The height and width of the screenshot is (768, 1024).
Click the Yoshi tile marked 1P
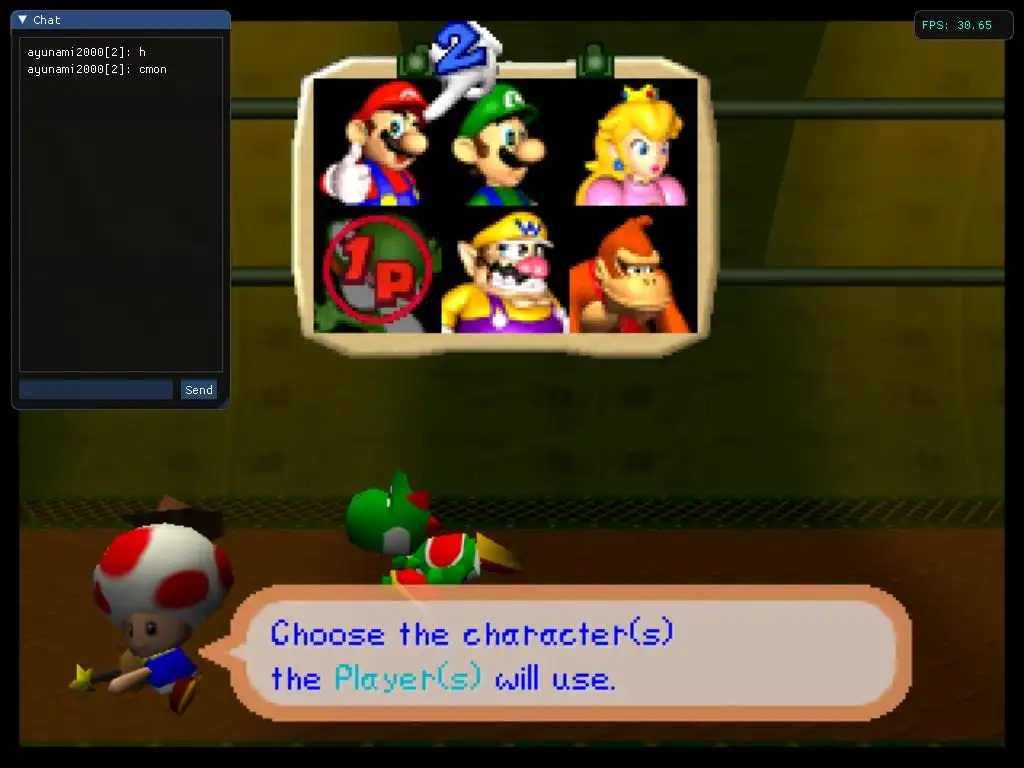click(x=376, y=271)
